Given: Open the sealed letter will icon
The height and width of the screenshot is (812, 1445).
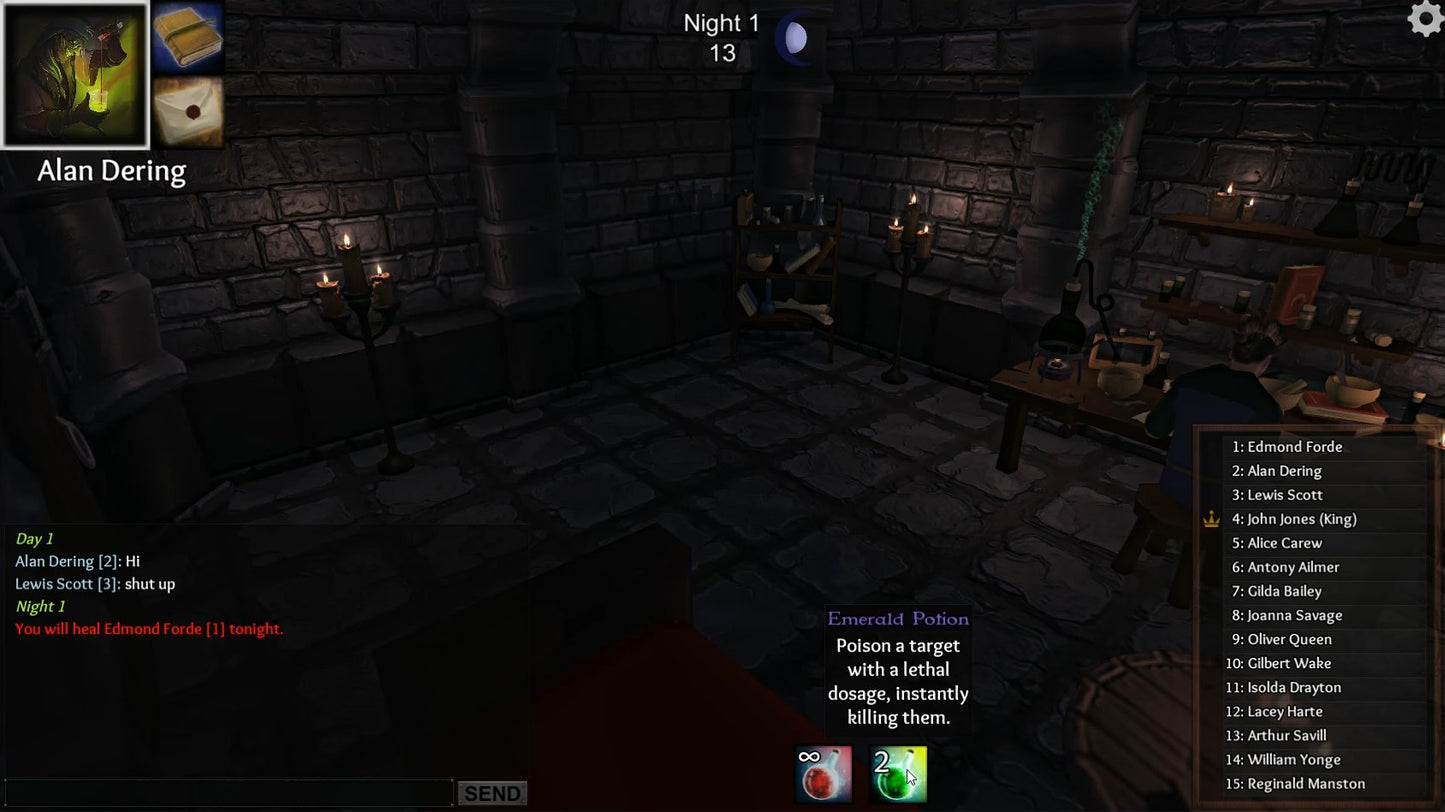Looking at the screenshot, I should (189, 112).
